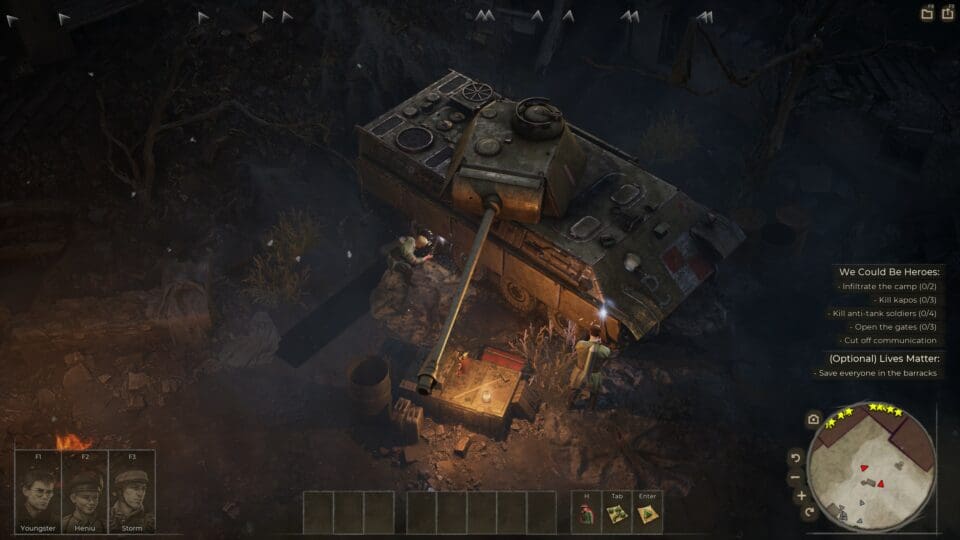
Task: Zoom in the minimap with plus button
Action: click(800, 495)
